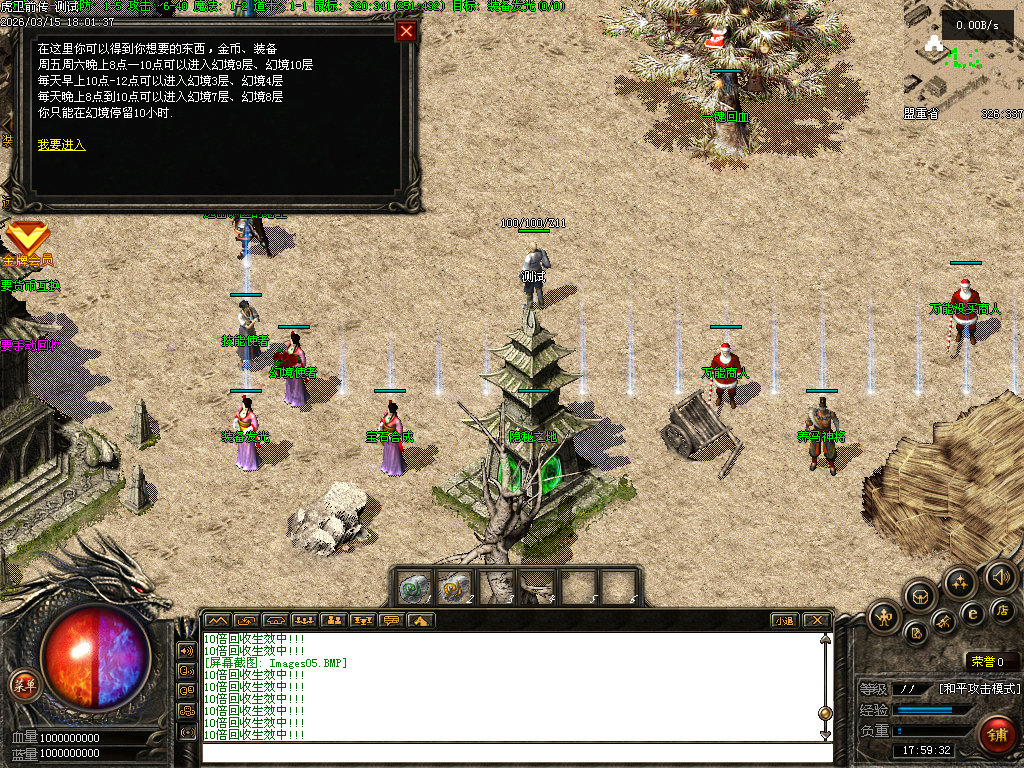The height and width of the screenshot is (768, 1024).
Task: Use the green spiral stone in hotbar slot 1
Action: pos(414,586)
